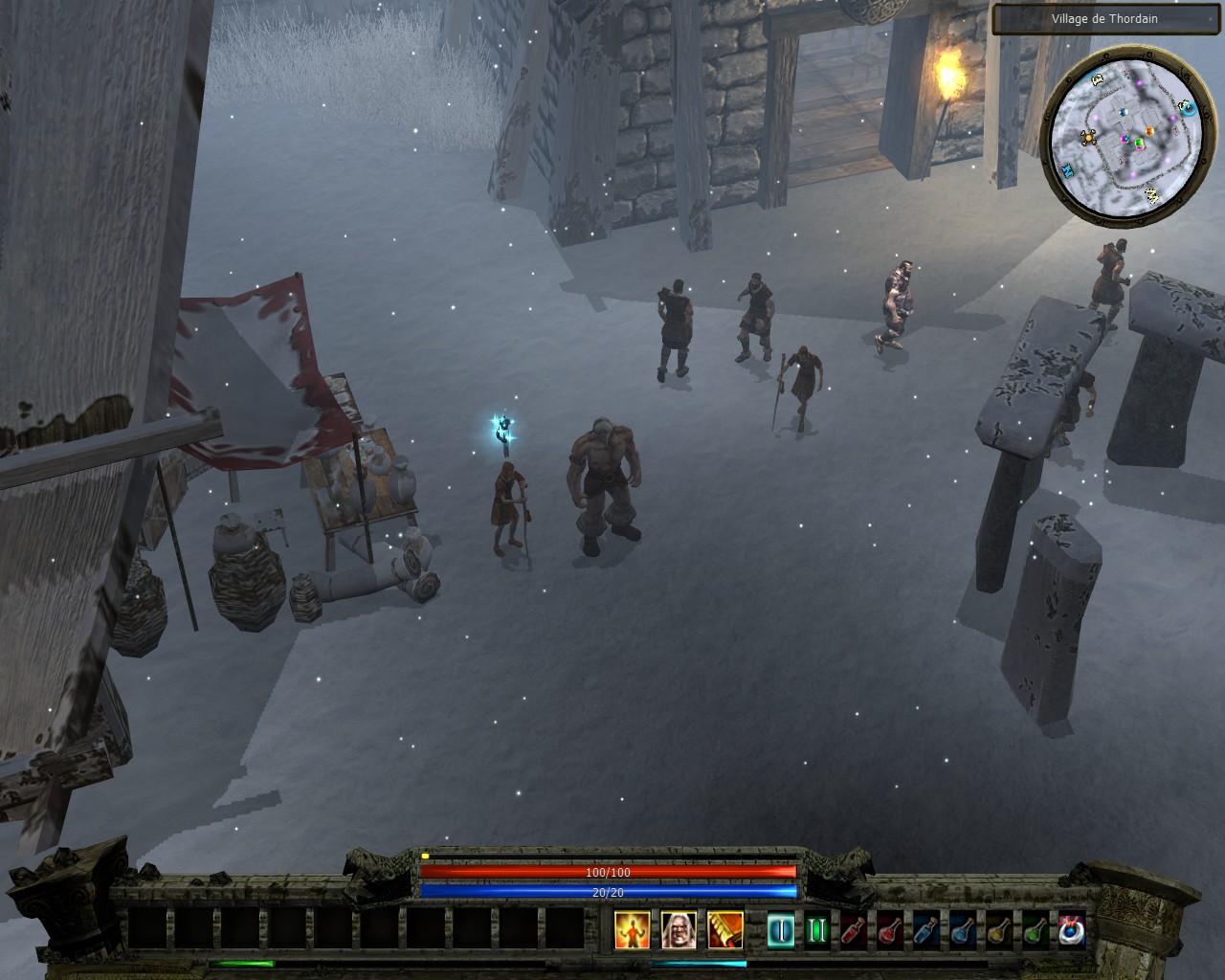Select the white-haired barbarian portrait skill
1225x980 pixels.
pos(679,929)
